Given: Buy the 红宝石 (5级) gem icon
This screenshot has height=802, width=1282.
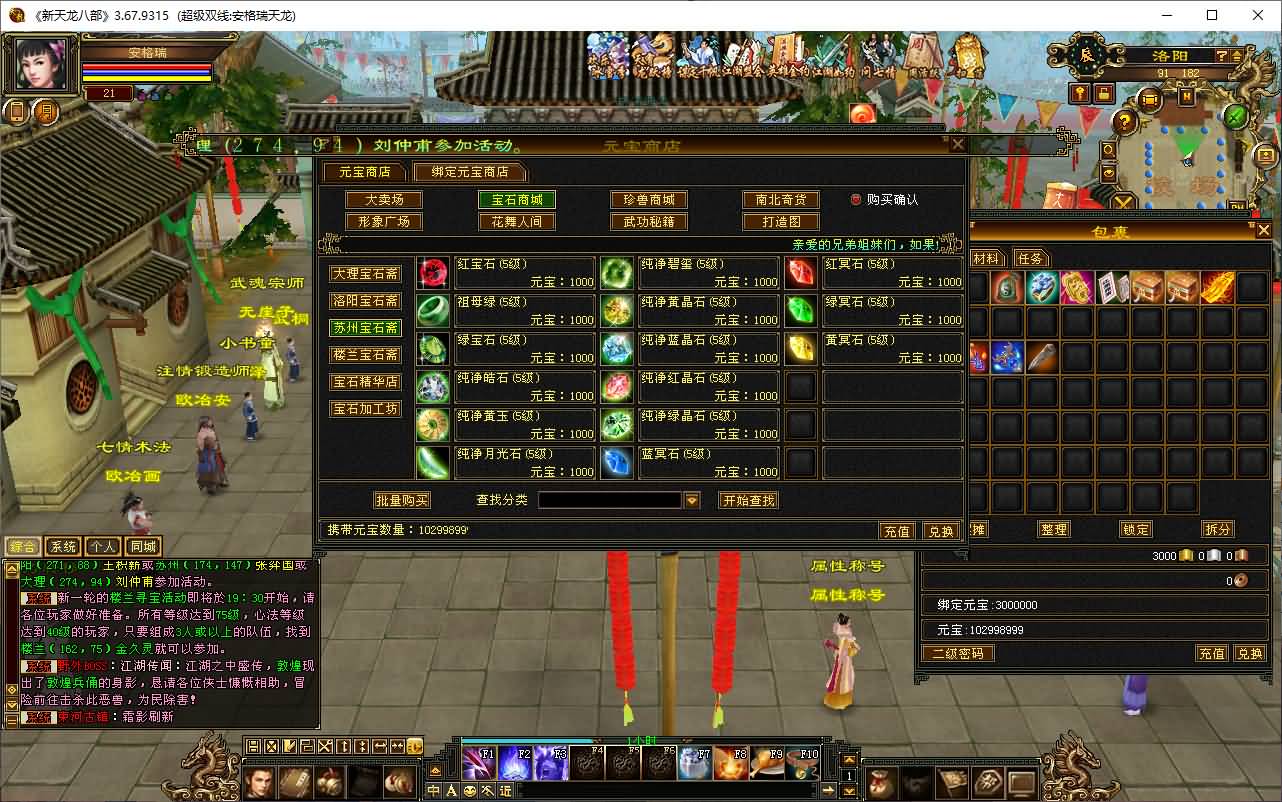Looking at the screenshot, I should click(x=432, y=270).
